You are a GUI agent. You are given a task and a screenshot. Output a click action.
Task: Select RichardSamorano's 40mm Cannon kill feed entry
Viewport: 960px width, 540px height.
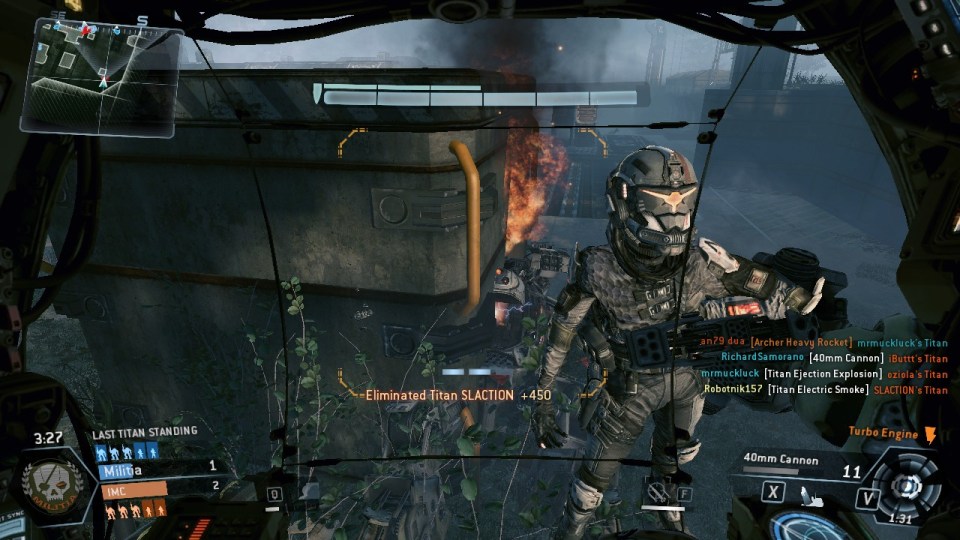tap(833, 358)
